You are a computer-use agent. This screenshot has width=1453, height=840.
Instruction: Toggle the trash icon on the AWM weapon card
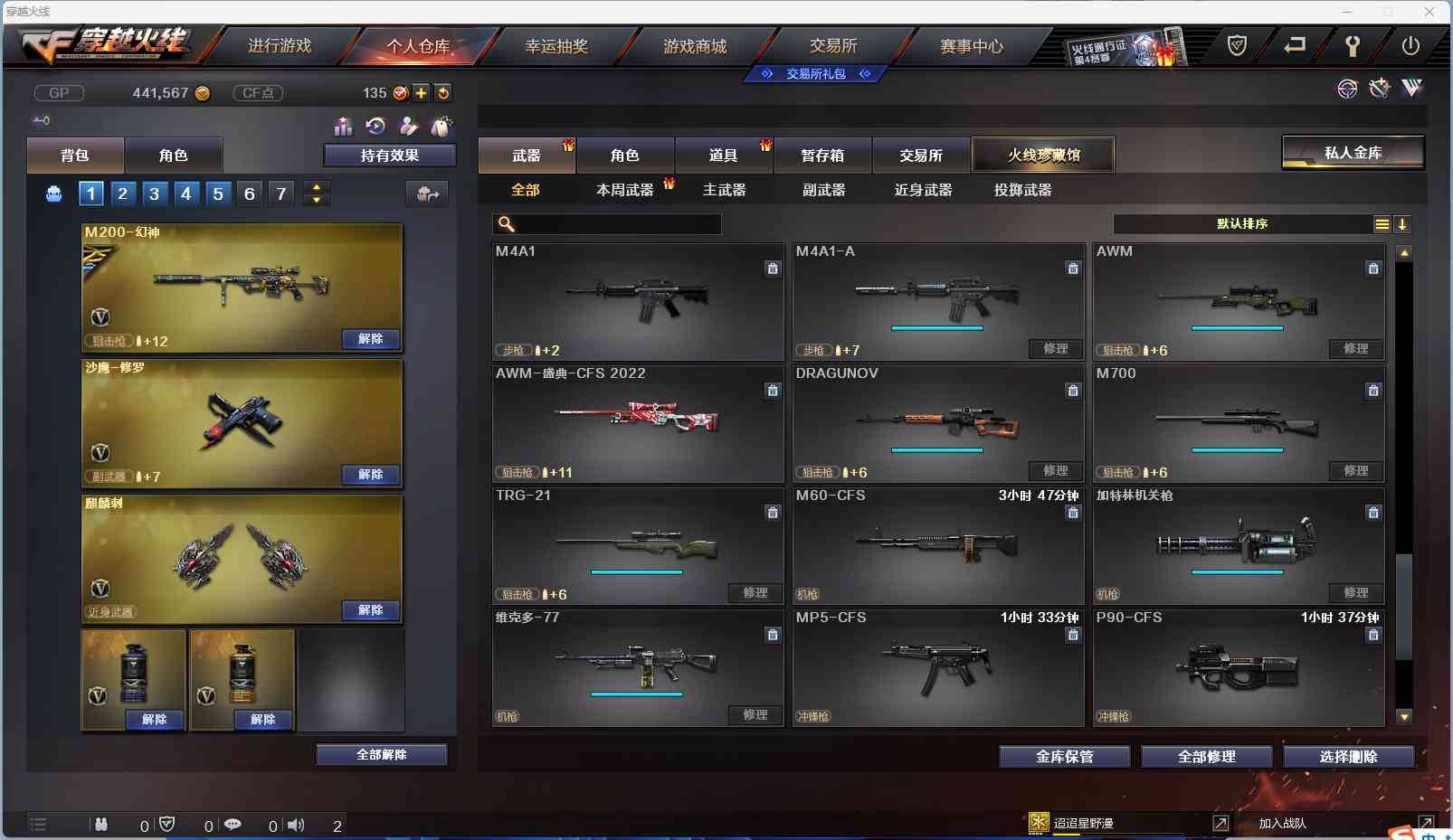(1372, 269)
